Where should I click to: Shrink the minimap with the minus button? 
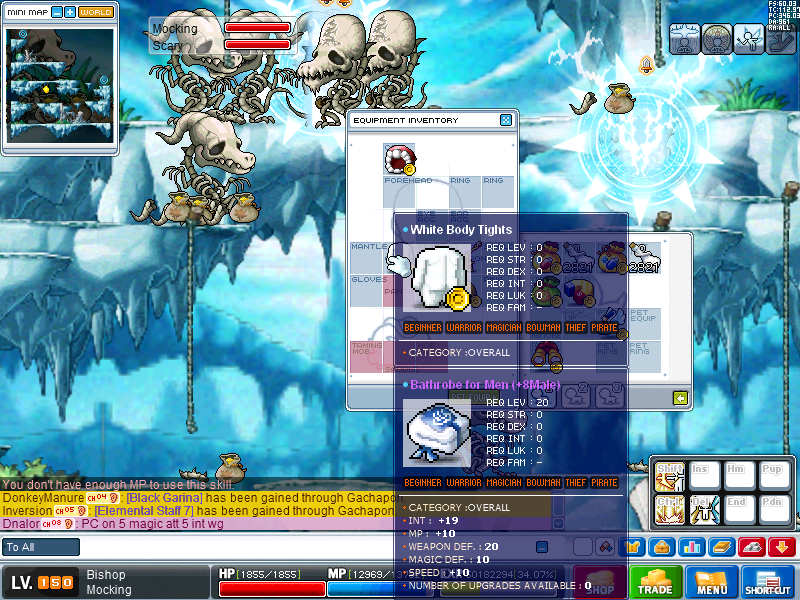click(56, 12)
